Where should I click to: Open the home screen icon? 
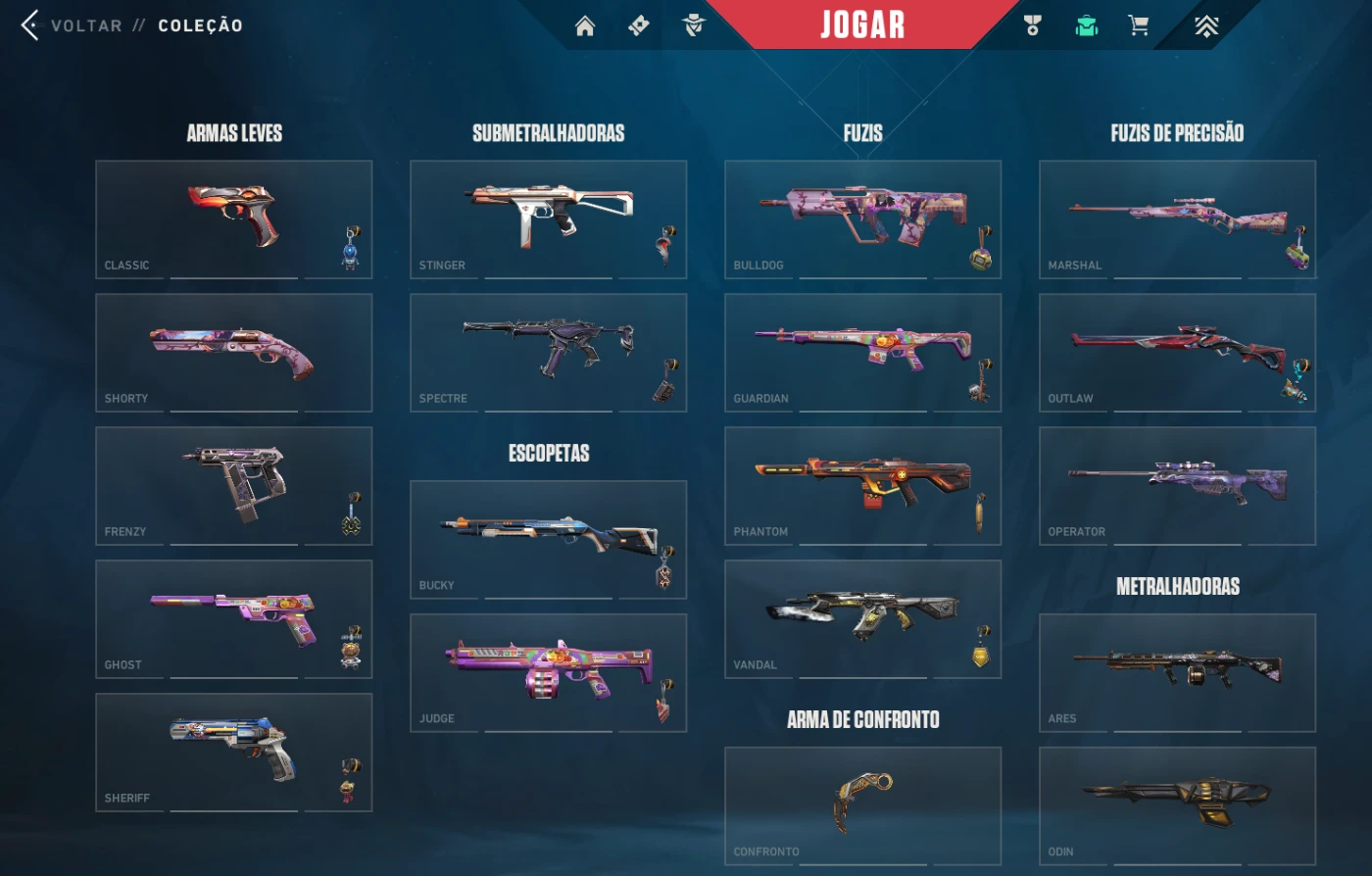585,26
